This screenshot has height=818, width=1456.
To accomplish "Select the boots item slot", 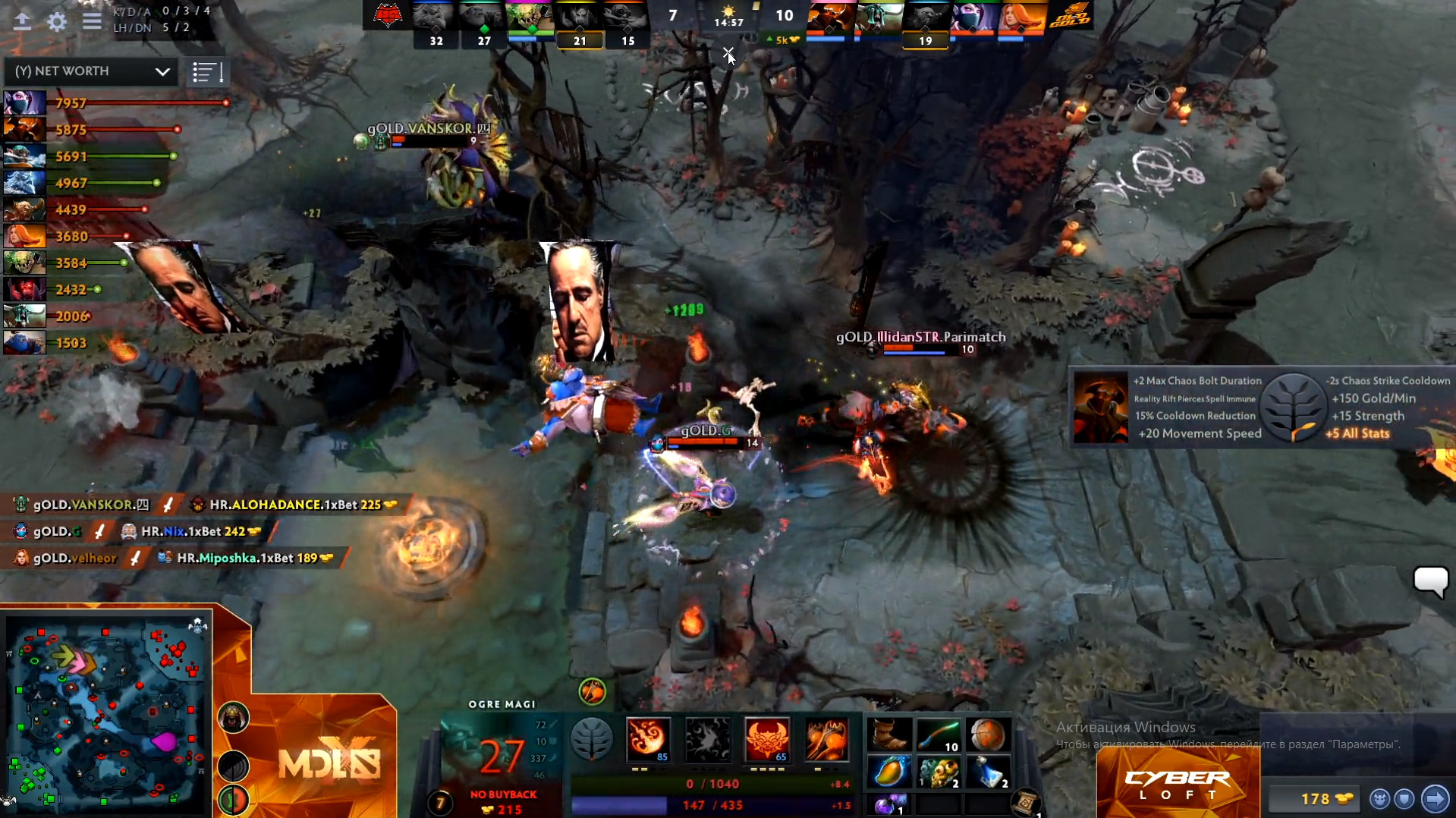I will click(889, 735).
